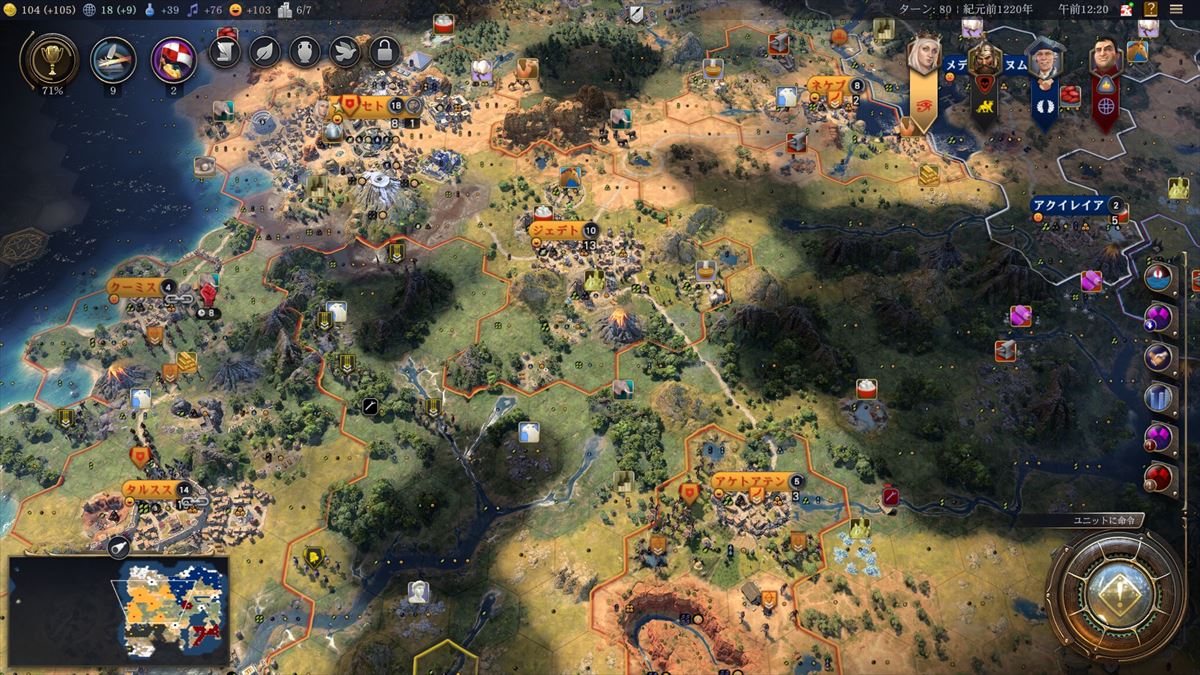Click the unit command next-turn globe button
The height and width of the screenshot is (675, 1200).
[x=1115, y=597]
